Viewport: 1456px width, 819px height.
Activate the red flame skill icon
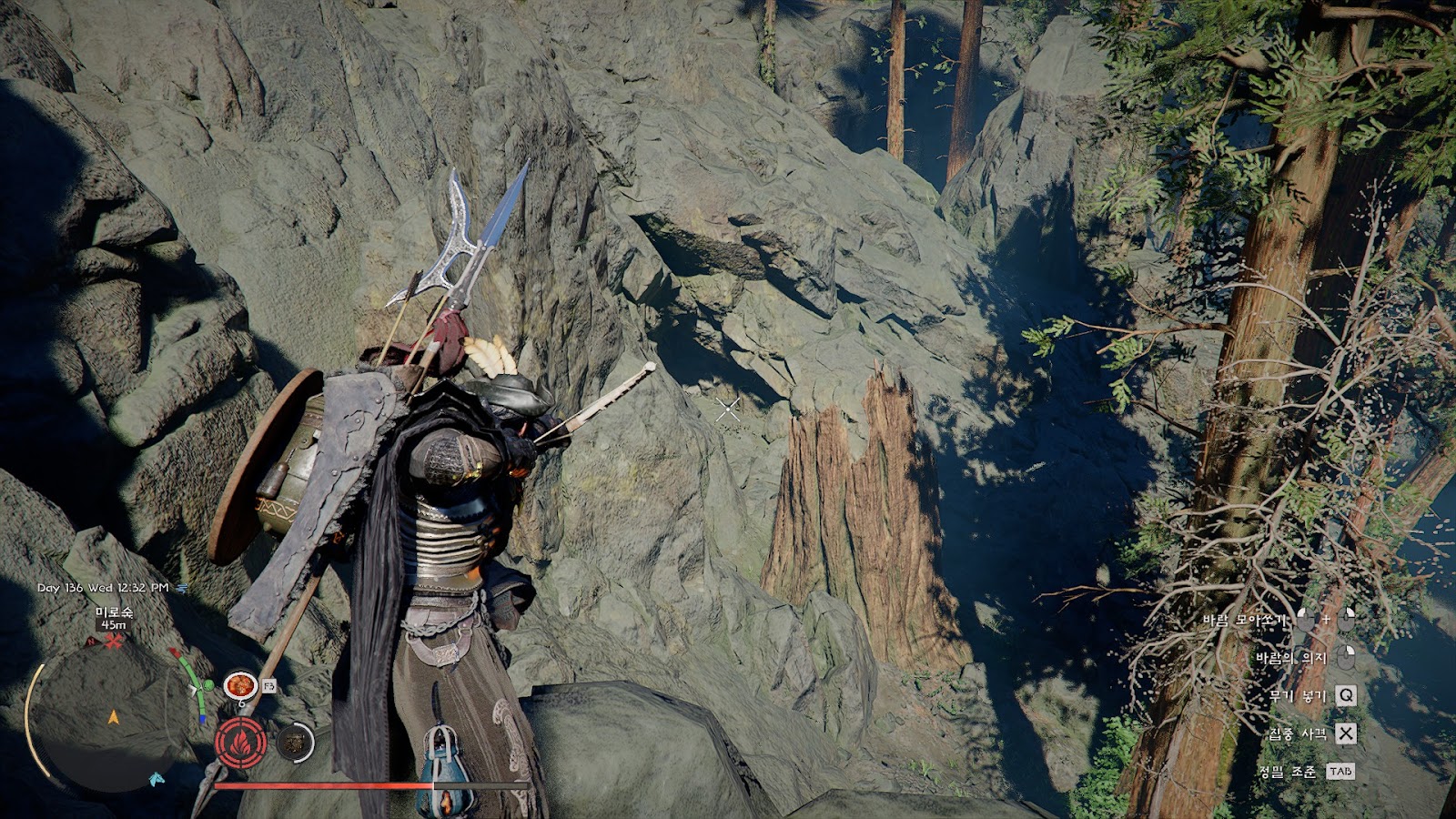click(x=241, y=743)
